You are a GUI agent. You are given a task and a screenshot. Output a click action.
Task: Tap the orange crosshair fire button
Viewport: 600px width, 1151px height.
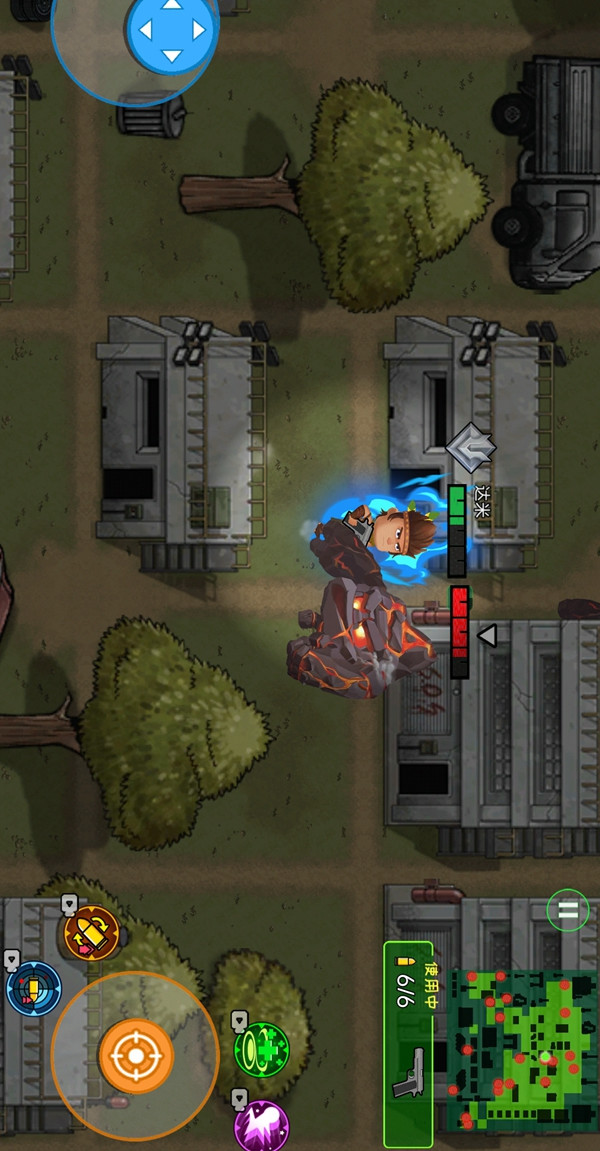135,1055
